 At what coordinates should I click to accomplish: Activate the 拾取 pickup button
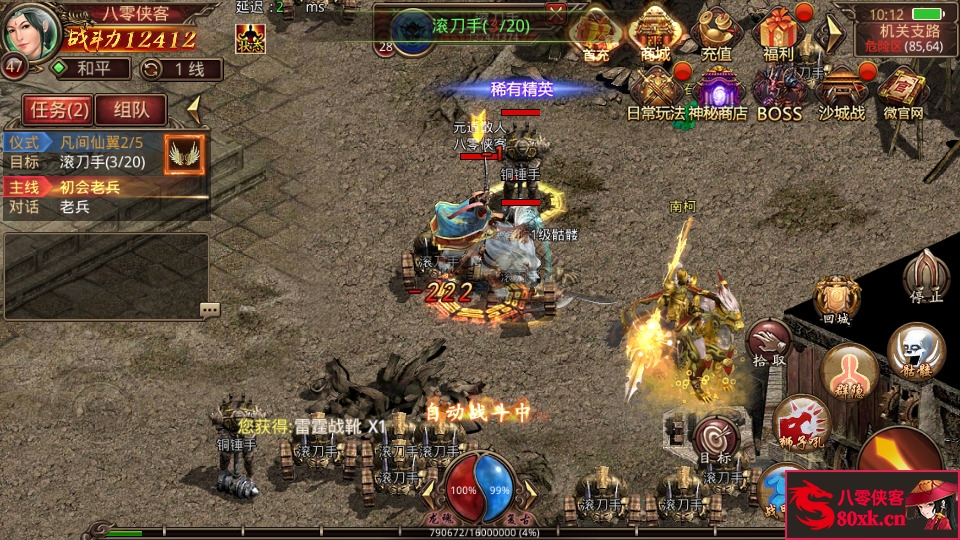767,342
